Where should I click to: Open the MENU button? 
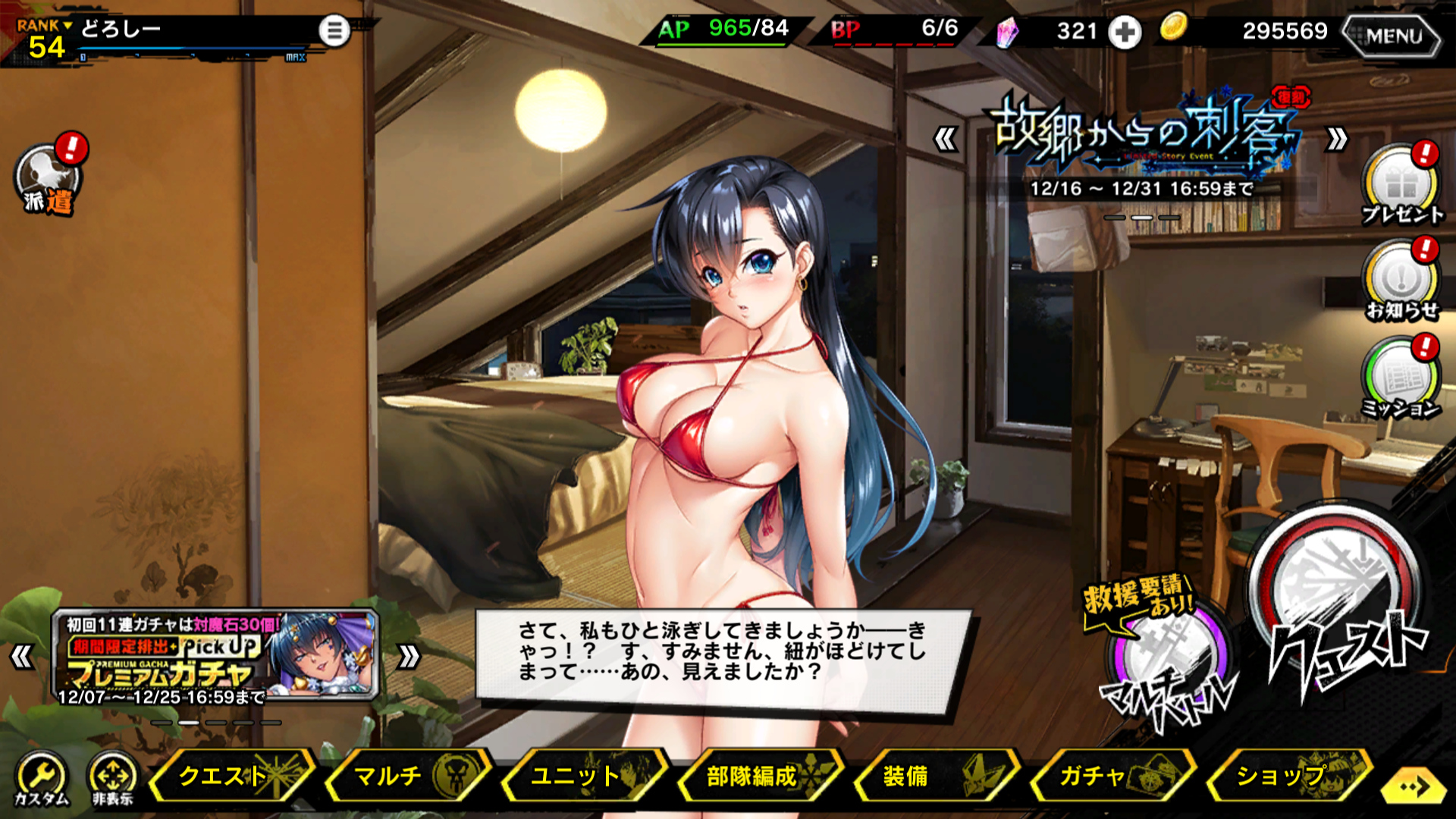click(1392, 35)
